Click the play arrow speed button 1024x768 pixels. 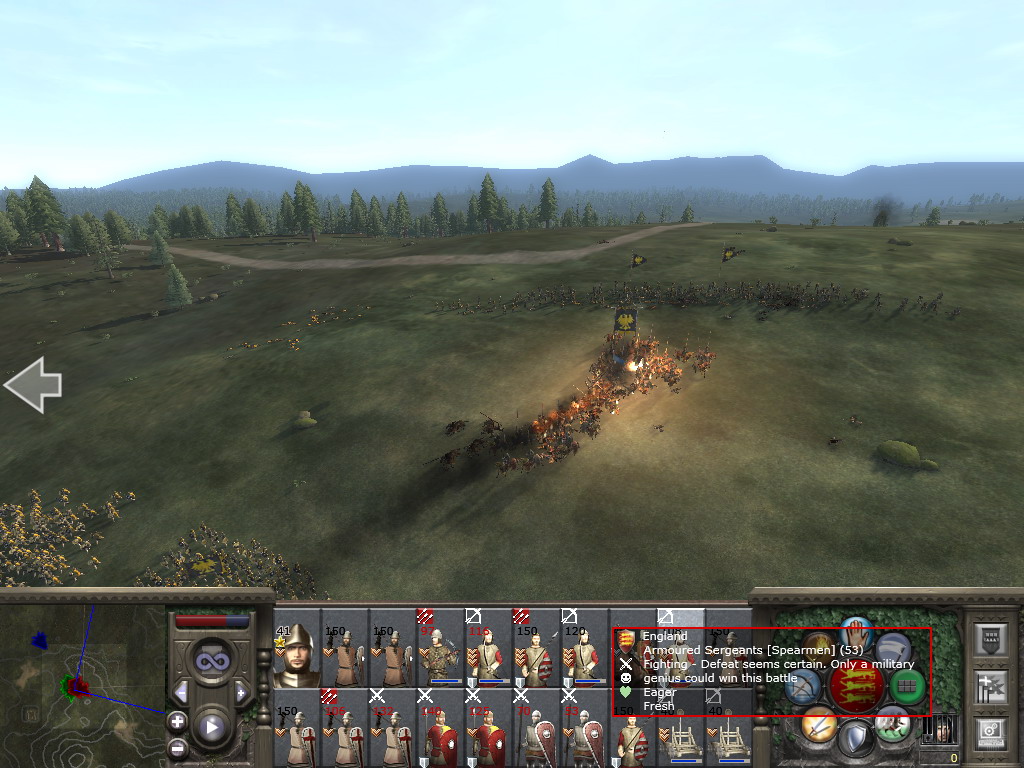point(211,727)
